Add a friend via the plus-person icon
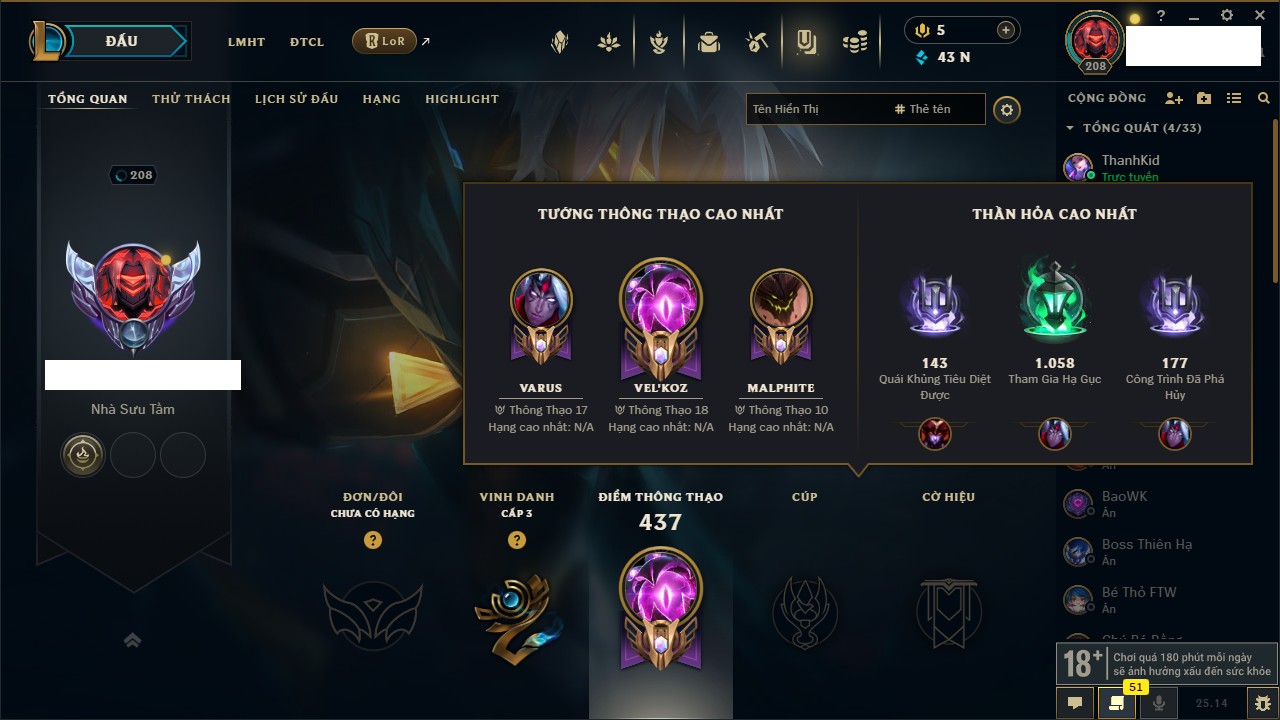 click(x=1174, y=98)
